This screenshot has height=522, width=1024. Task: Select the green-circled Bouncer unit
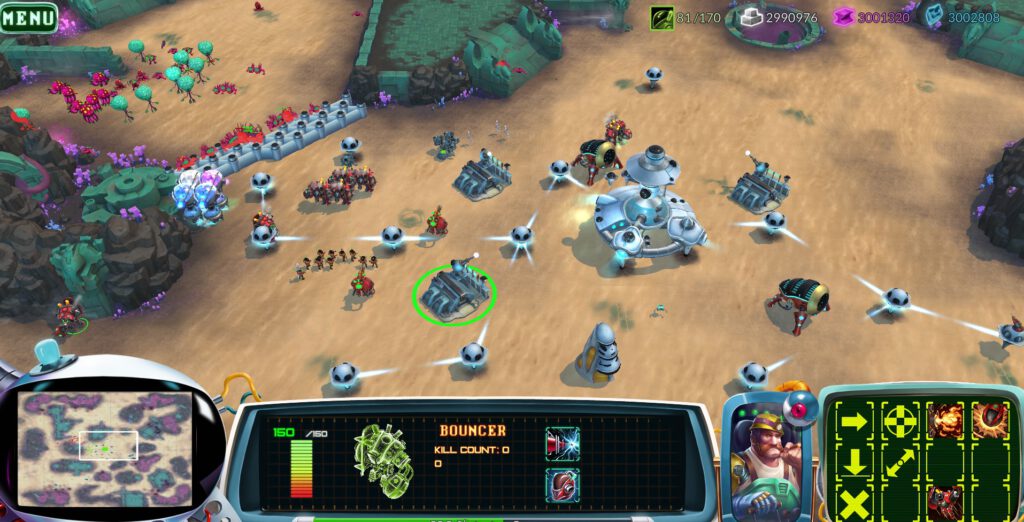point(455,291)
